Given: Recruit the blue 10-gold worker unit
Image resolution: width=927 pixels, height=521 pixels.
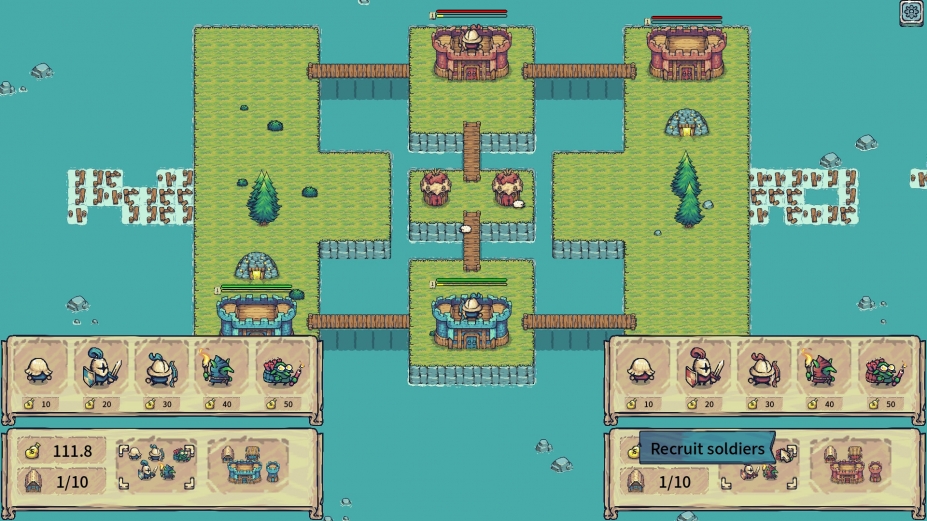Looking at the screenshot, I should pyautogui.click(x=41, y=371).
